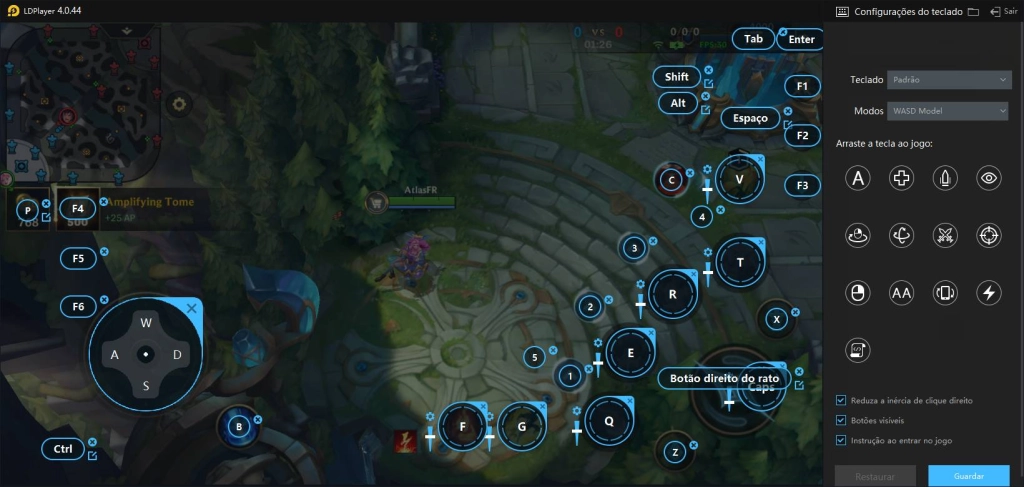Select the B recall key mapping
The height and width of the screenshot is (487, 1024).
(x=239, y=427)
